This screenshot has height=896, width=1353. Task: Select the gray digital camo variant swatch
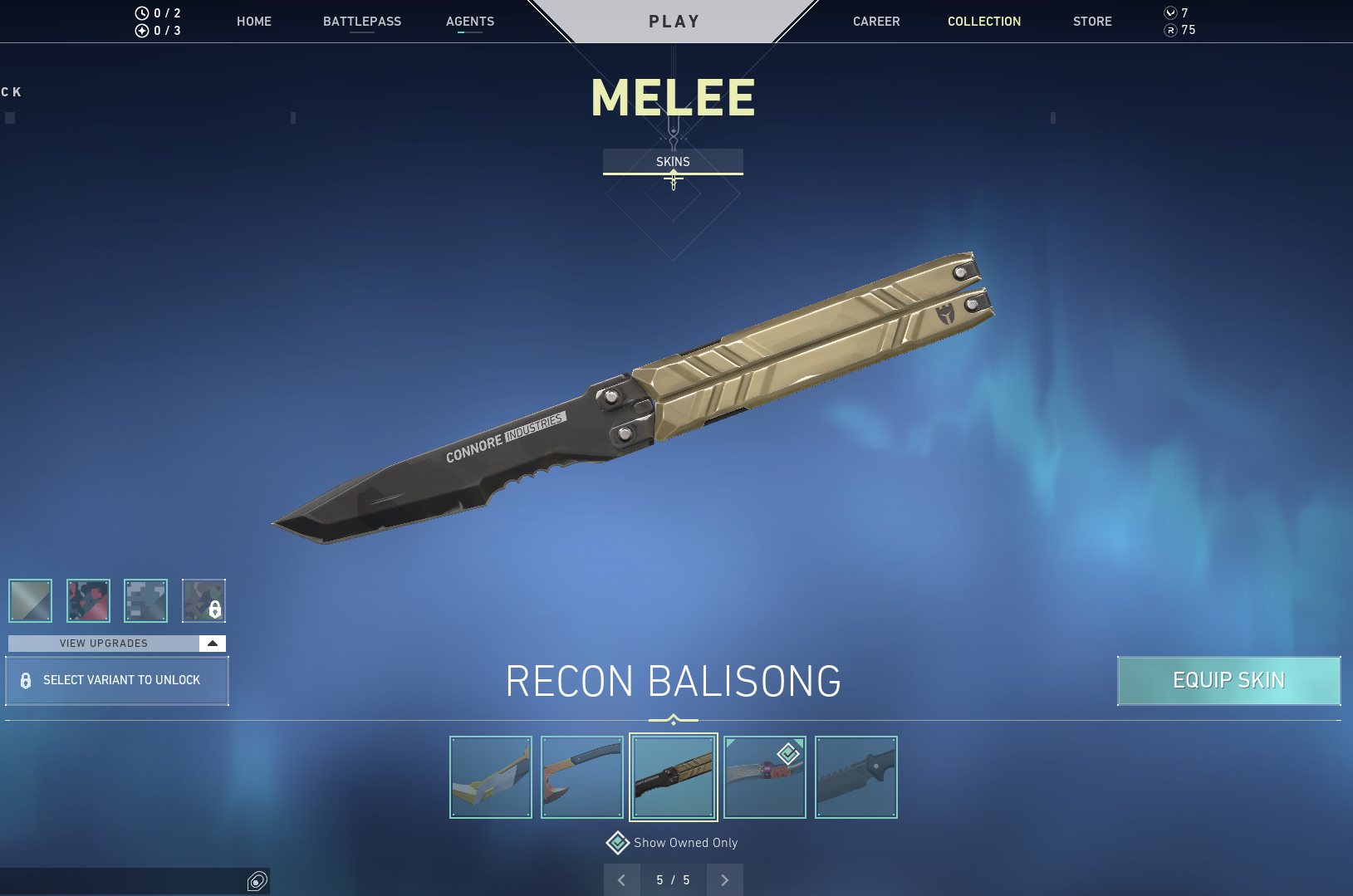[145, 600]
